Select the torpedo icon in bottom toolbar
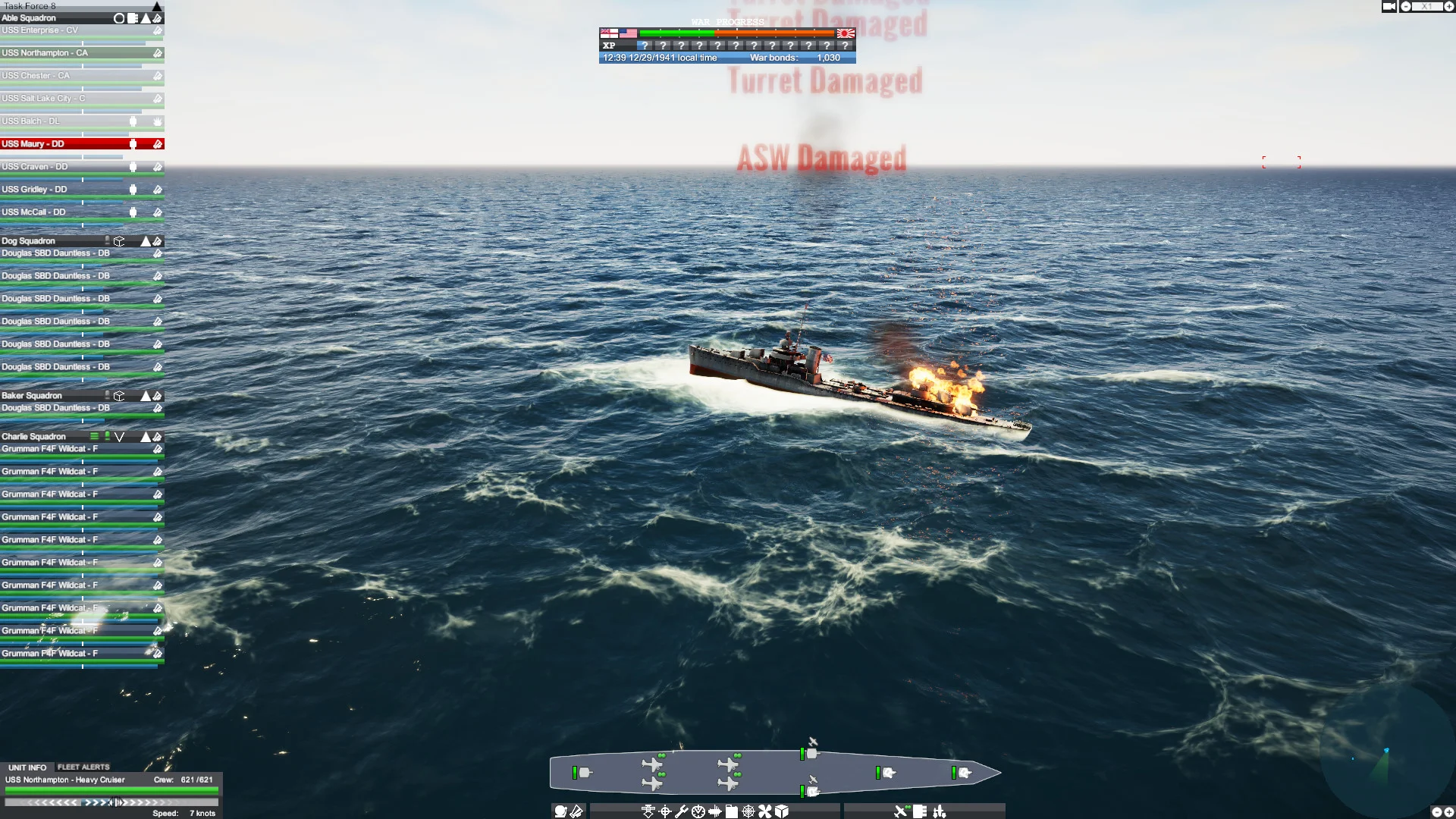Viewport: 1456px width, 819px height. tap(715, 811)
